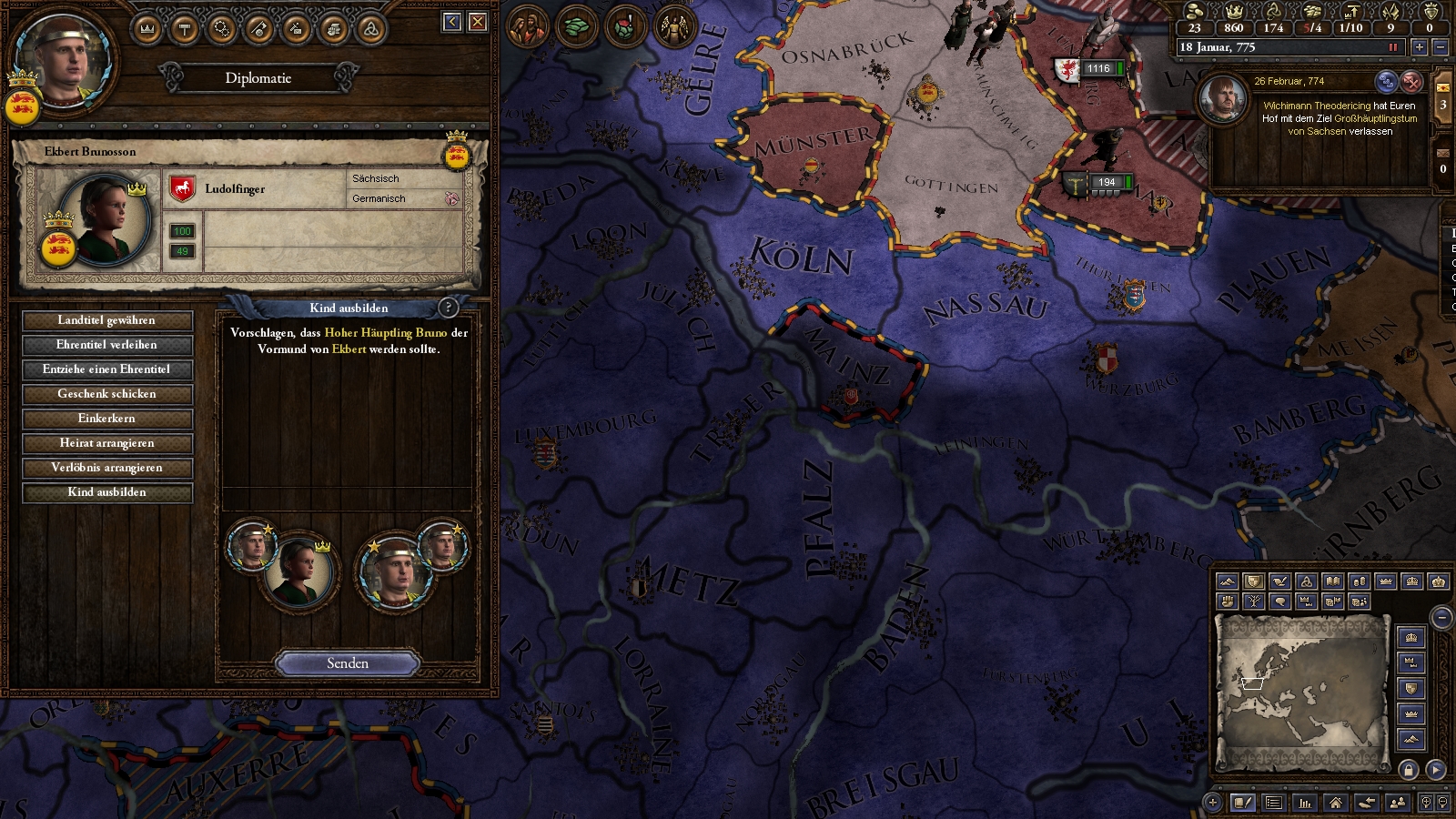The width and height of the screenshot is (1456, 819).
Task: Choose 'Ehrentitel verleihen' action
Action: [106, 345]
